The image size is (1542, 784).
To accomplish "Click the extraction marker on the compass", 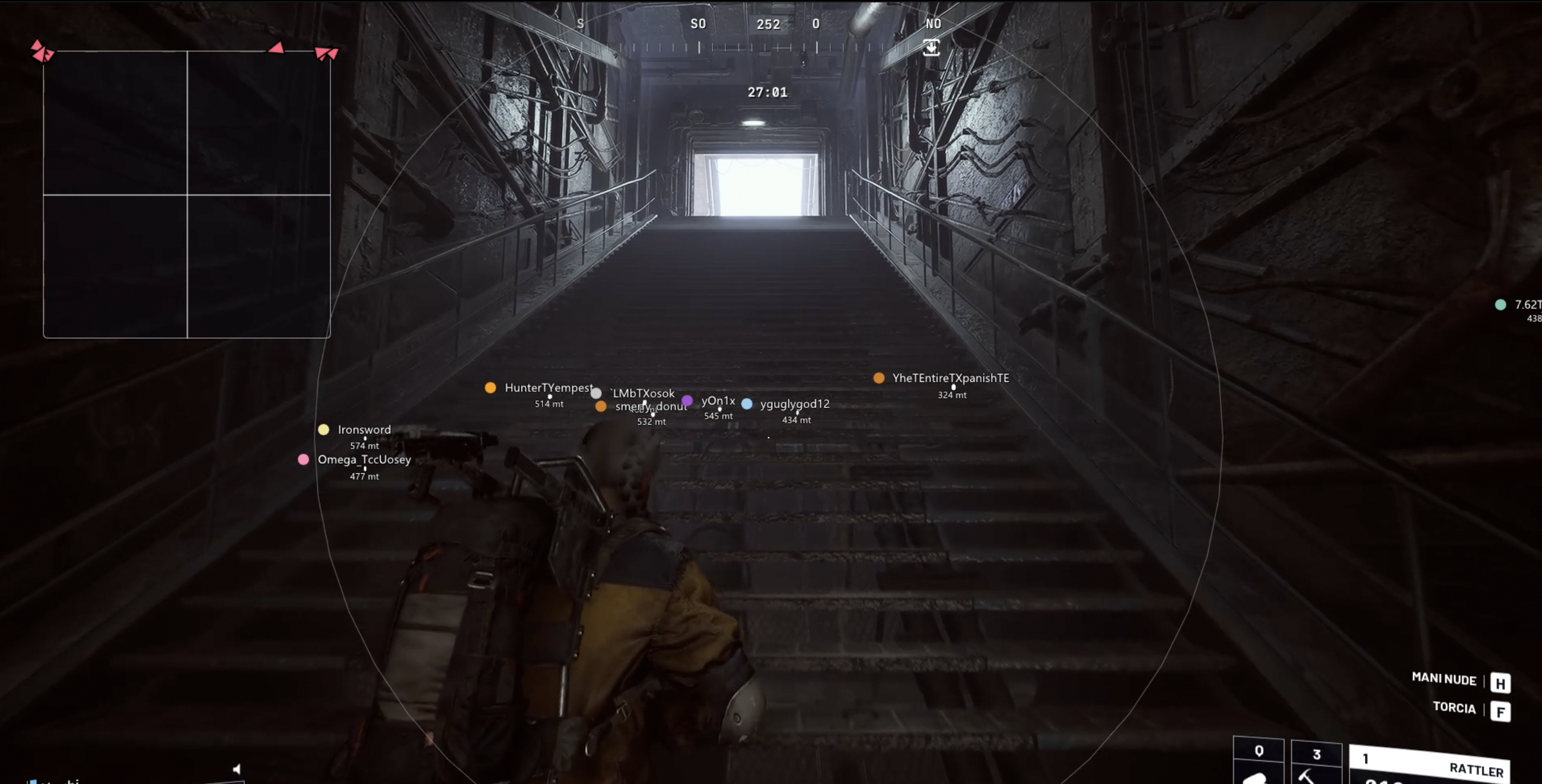I will [931, 47].
